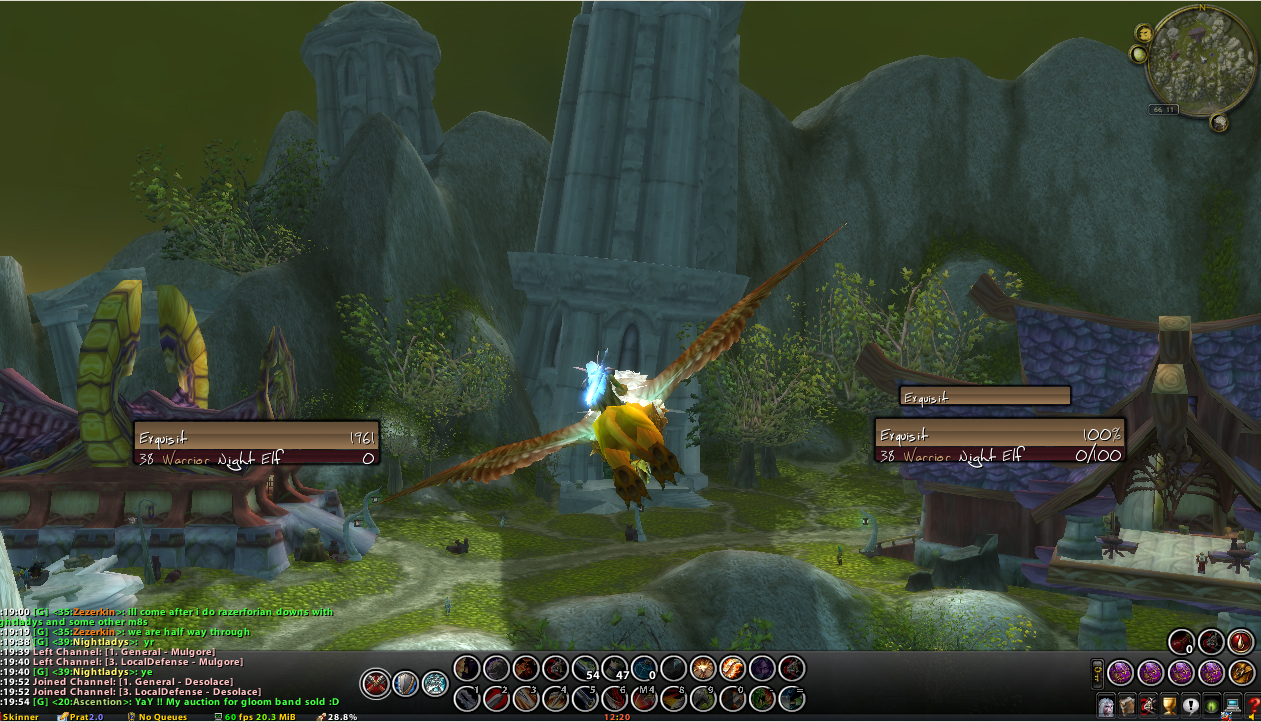Open the achievements golden cup button

tap(1169, 704)
